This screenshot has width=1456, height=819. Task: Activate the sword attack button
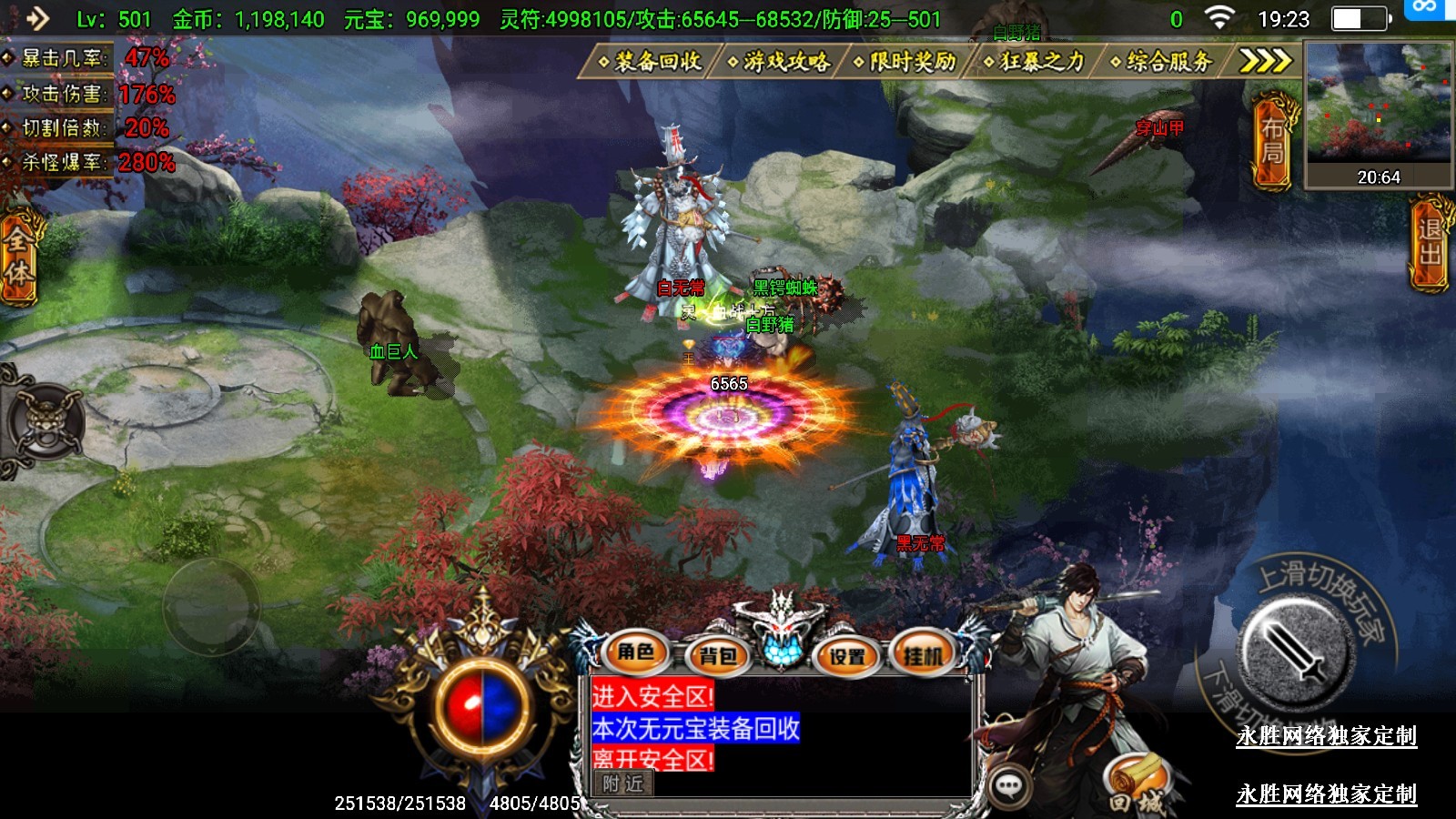tap(1294, 649)
